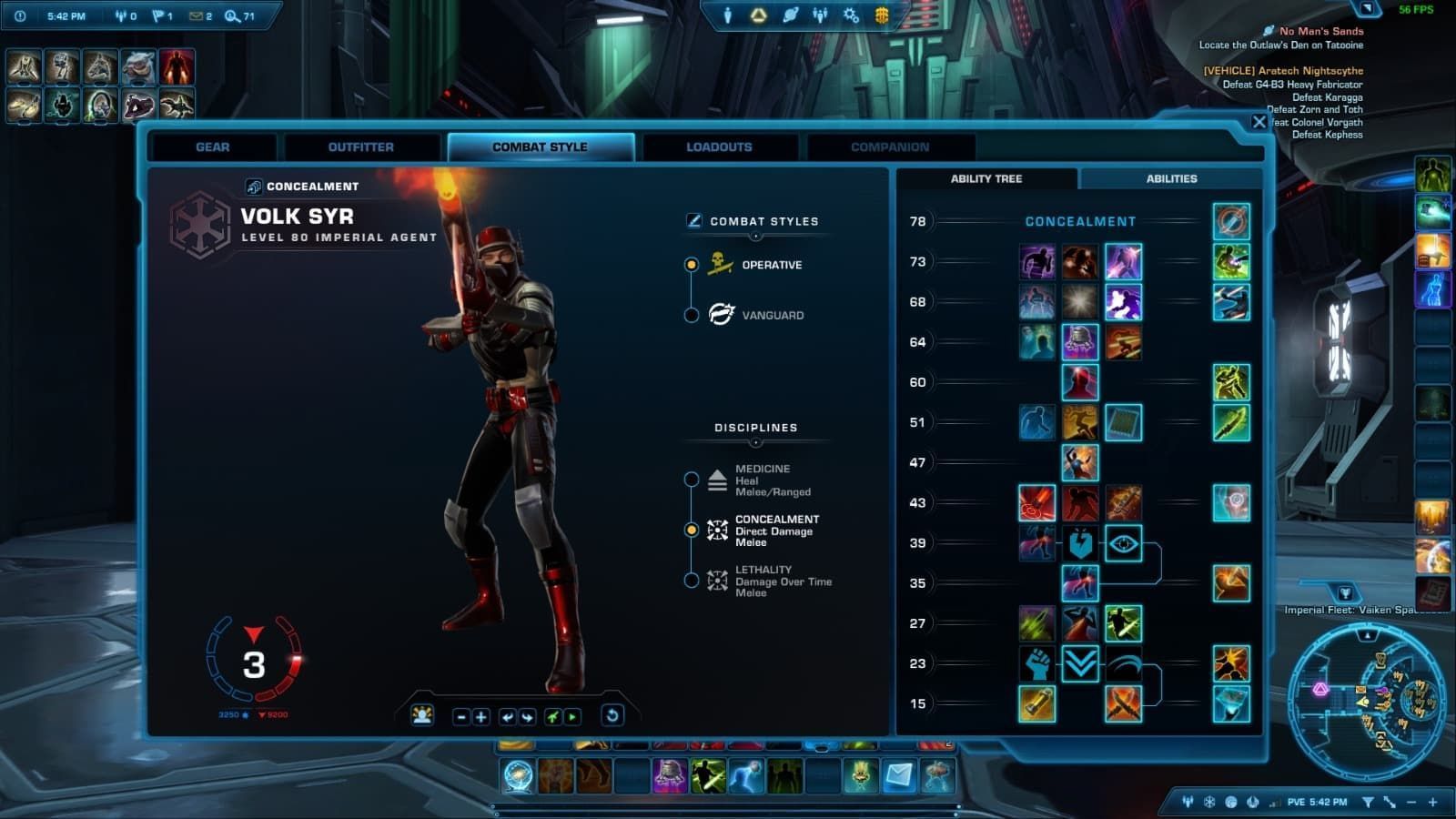This screenshot has width=1456, height=819.
Task: Open the Companion tab
Action: click(889, 147)
